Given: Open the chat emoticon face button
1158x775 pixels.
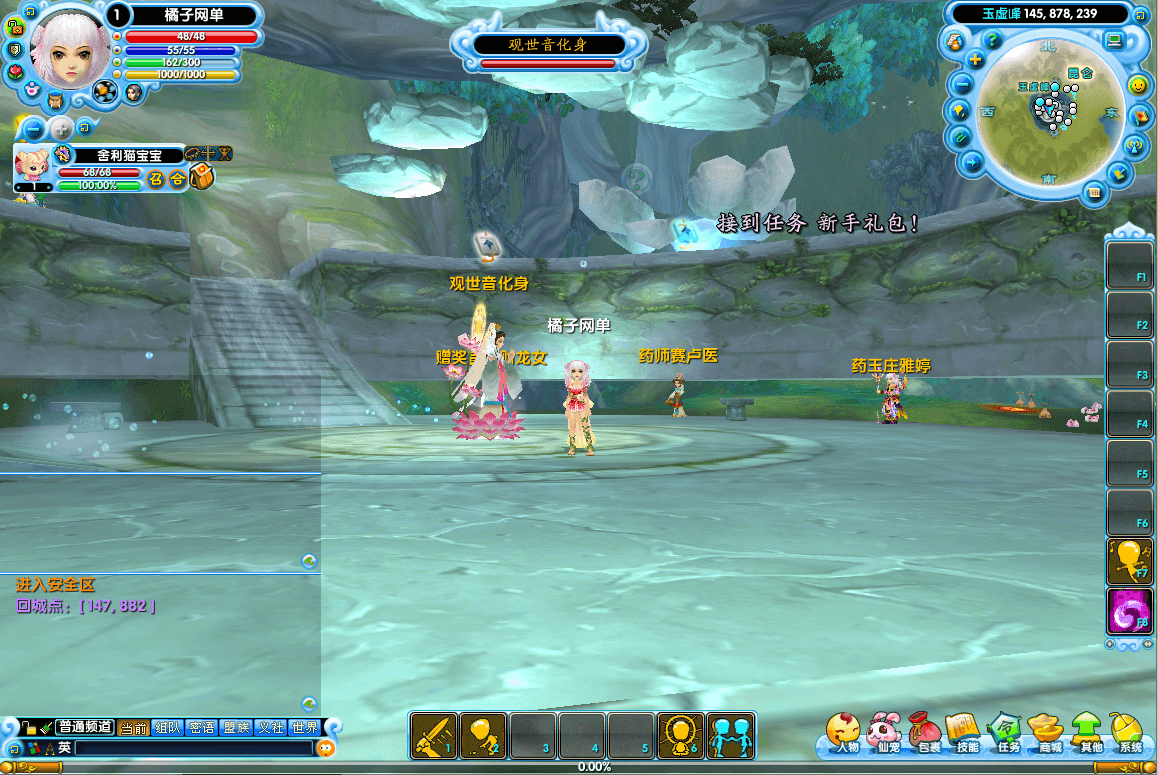Looking at the screenshot, I should coord(326,748).
